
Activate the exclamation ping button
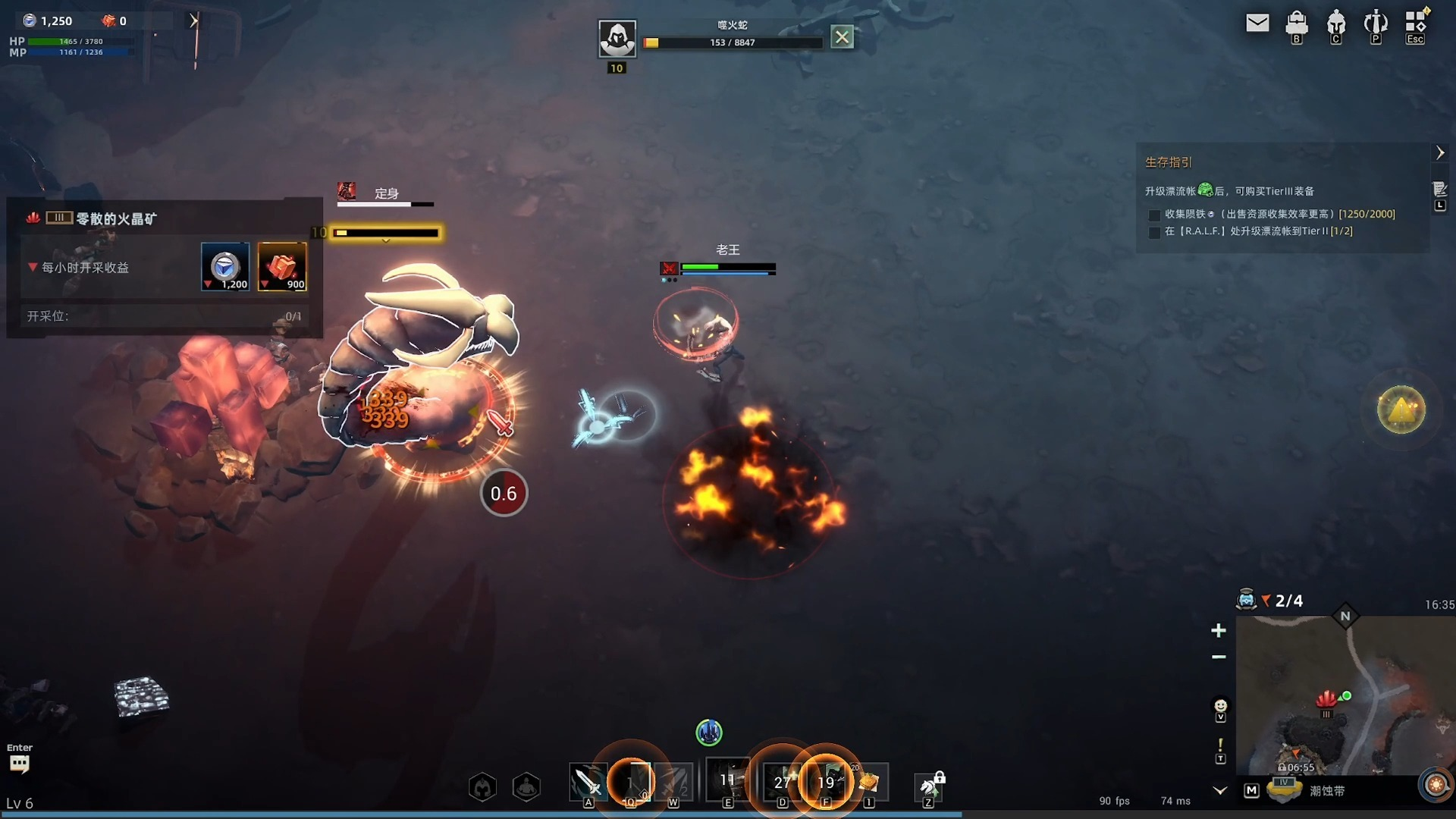tap(1220, 746)
